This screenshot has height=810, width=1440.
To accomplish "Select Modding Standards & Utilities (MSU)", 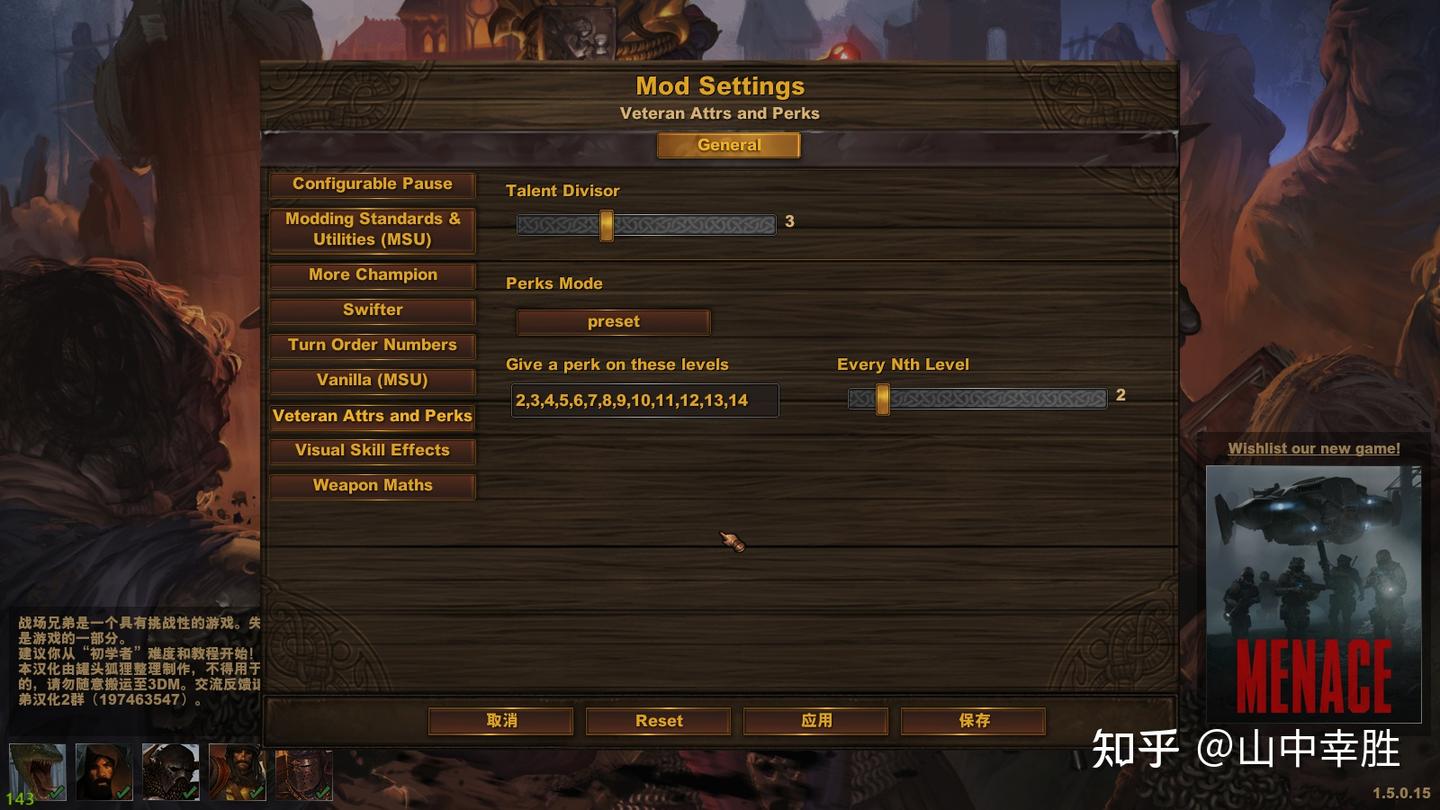I will pos(372,229).
